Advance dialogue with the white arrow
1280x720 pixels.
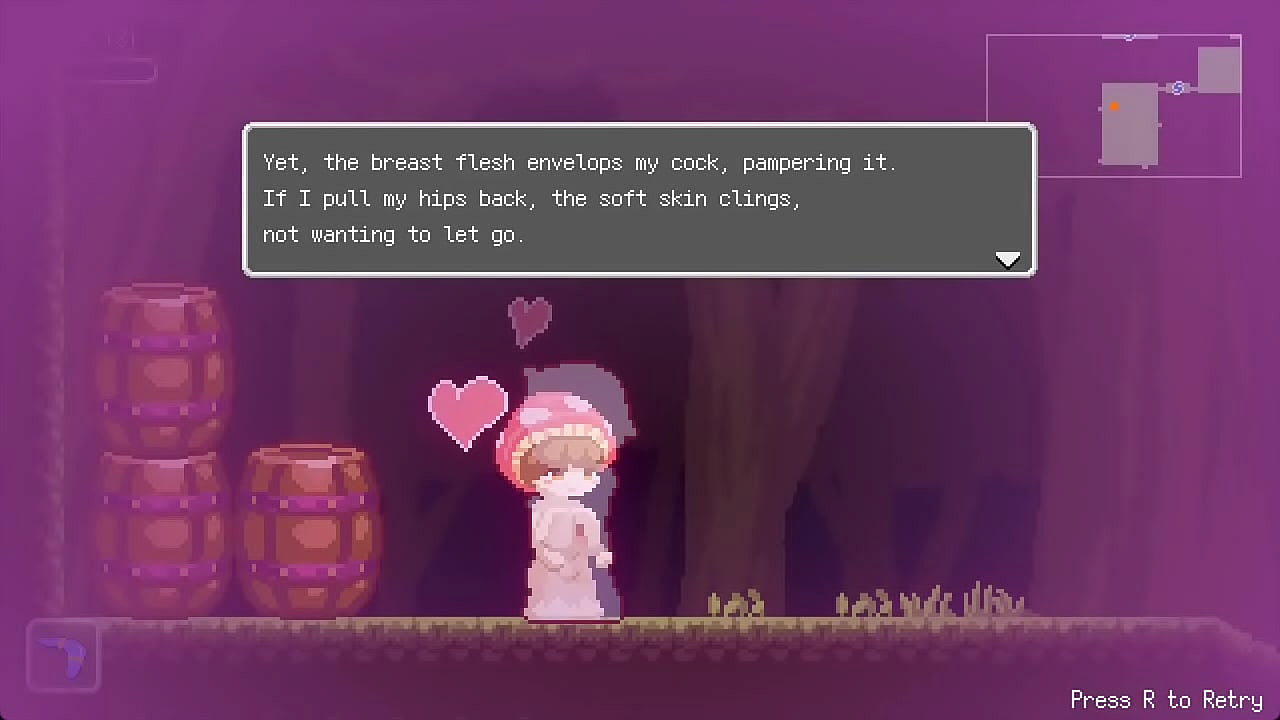1008,260
